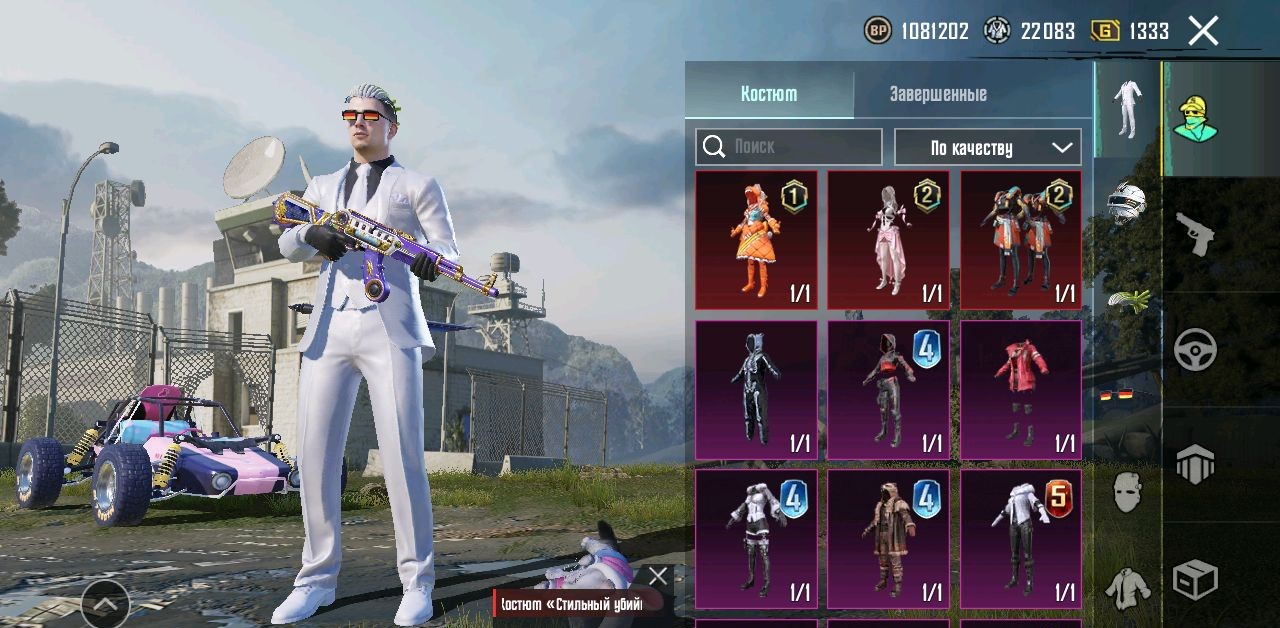Choose the brown hooded coat outfit
The height and width of the screenshot is (628, 1280).
pyautogui.click(x=888, y=539)
